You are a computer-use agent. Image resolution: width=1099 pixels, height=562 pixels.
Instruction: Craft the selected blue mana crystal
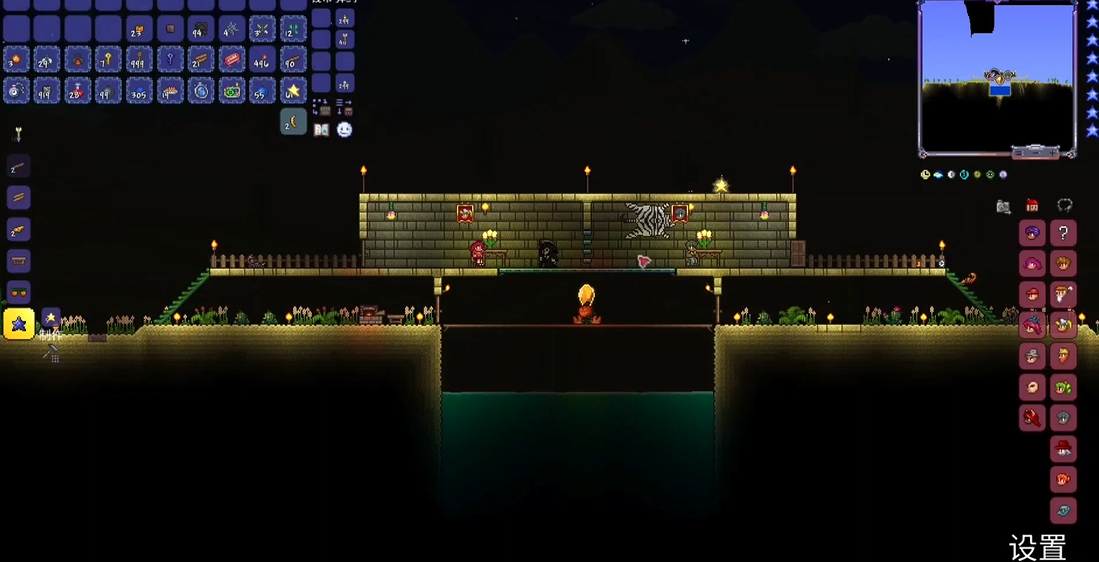click(19, 323)
